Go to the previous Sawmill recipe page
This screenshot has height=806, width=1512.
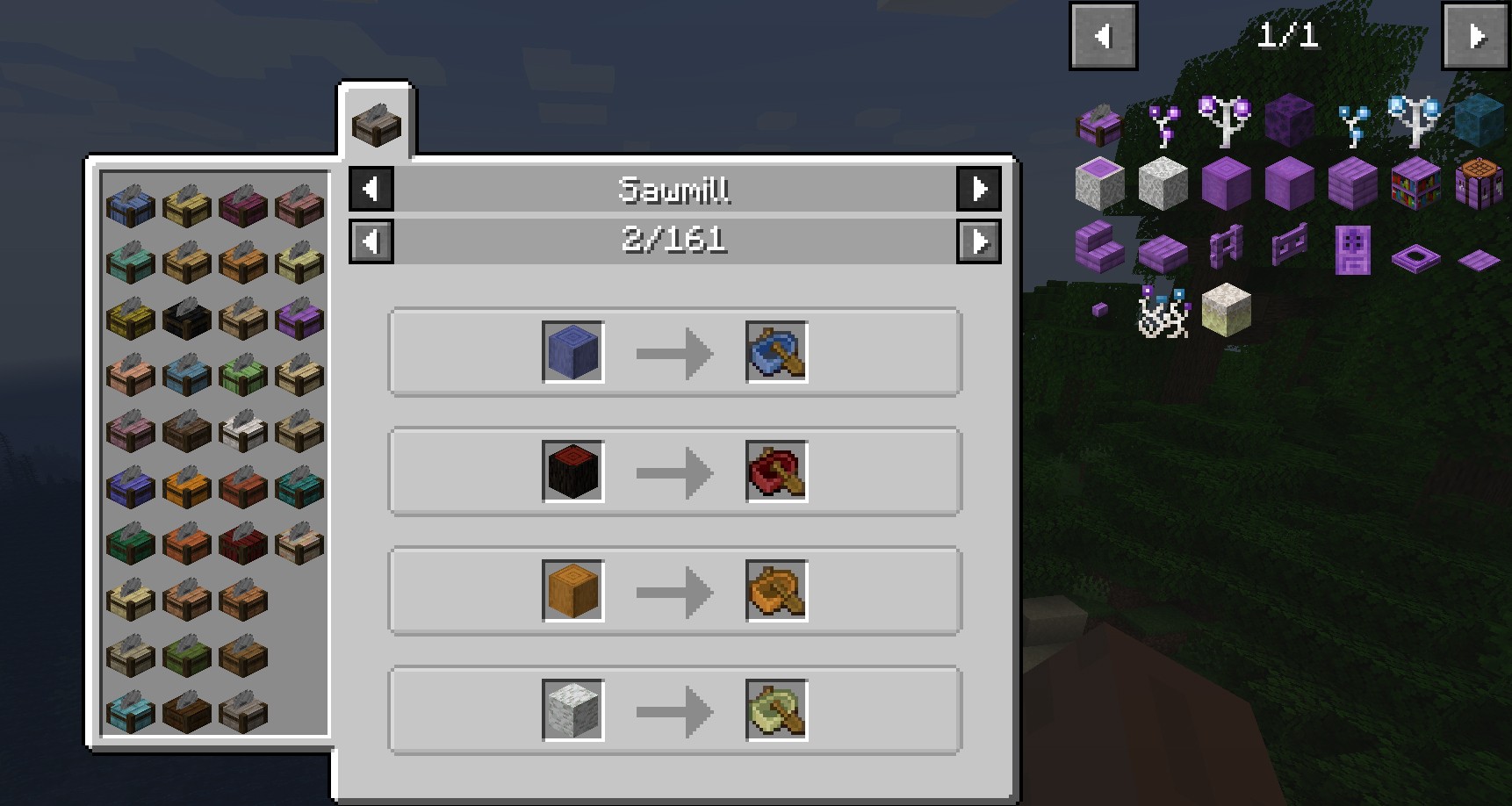[x=371, y=241]
